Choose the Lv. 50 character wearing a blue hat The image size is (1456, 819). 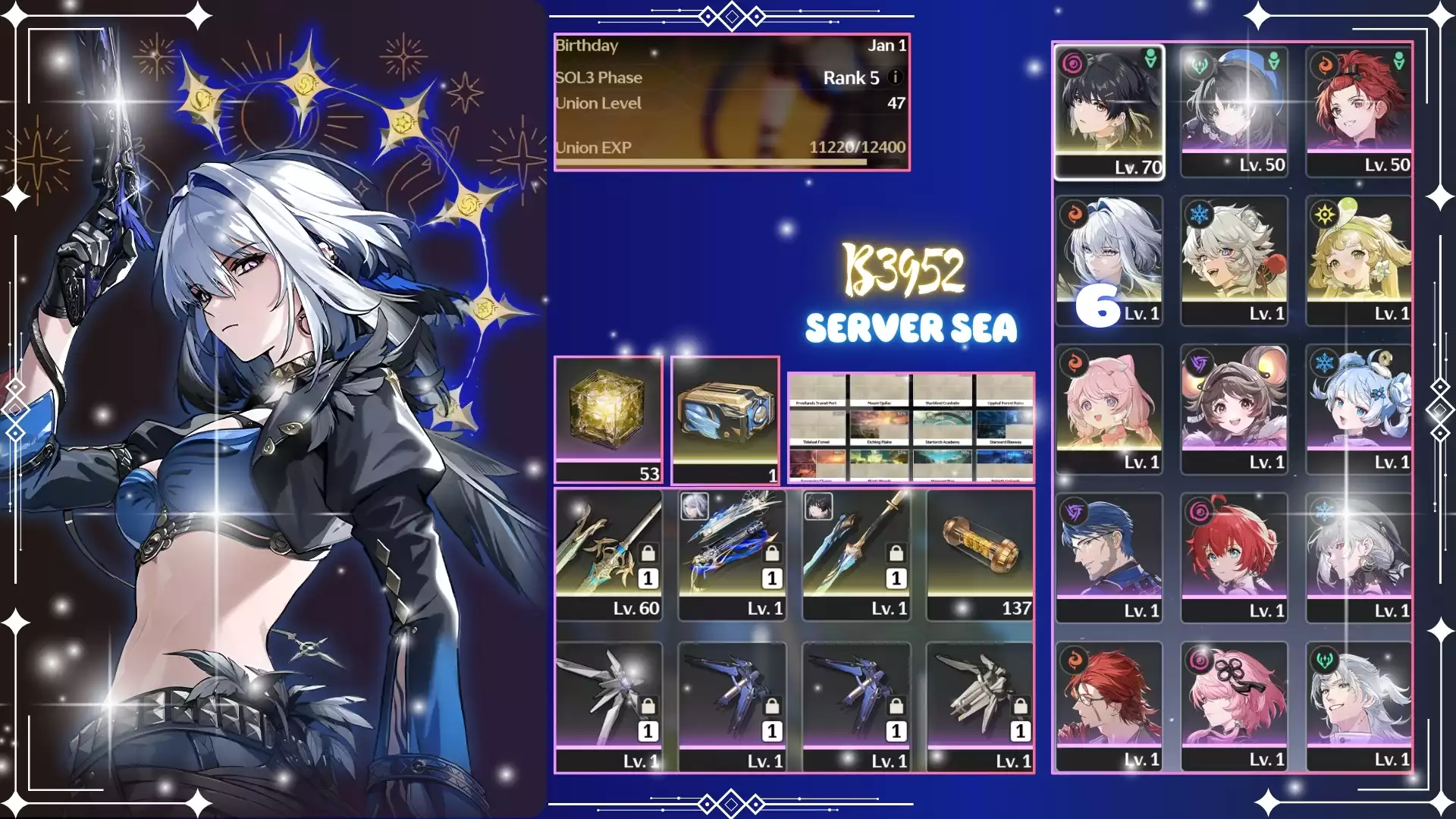point(1234,111)
